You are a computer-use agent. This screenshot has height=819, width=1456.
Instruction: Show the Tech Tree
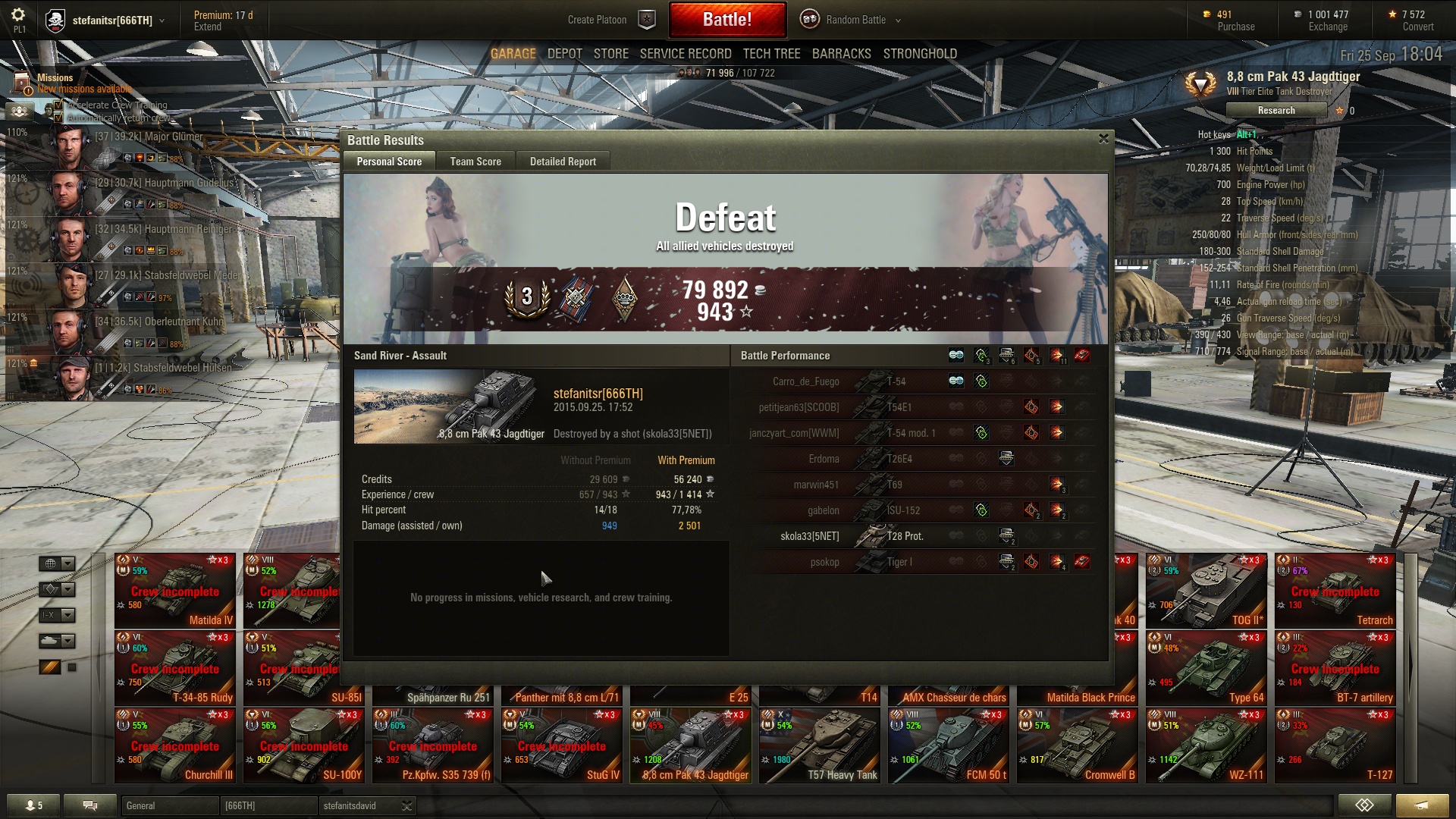[x=771, y=54]
